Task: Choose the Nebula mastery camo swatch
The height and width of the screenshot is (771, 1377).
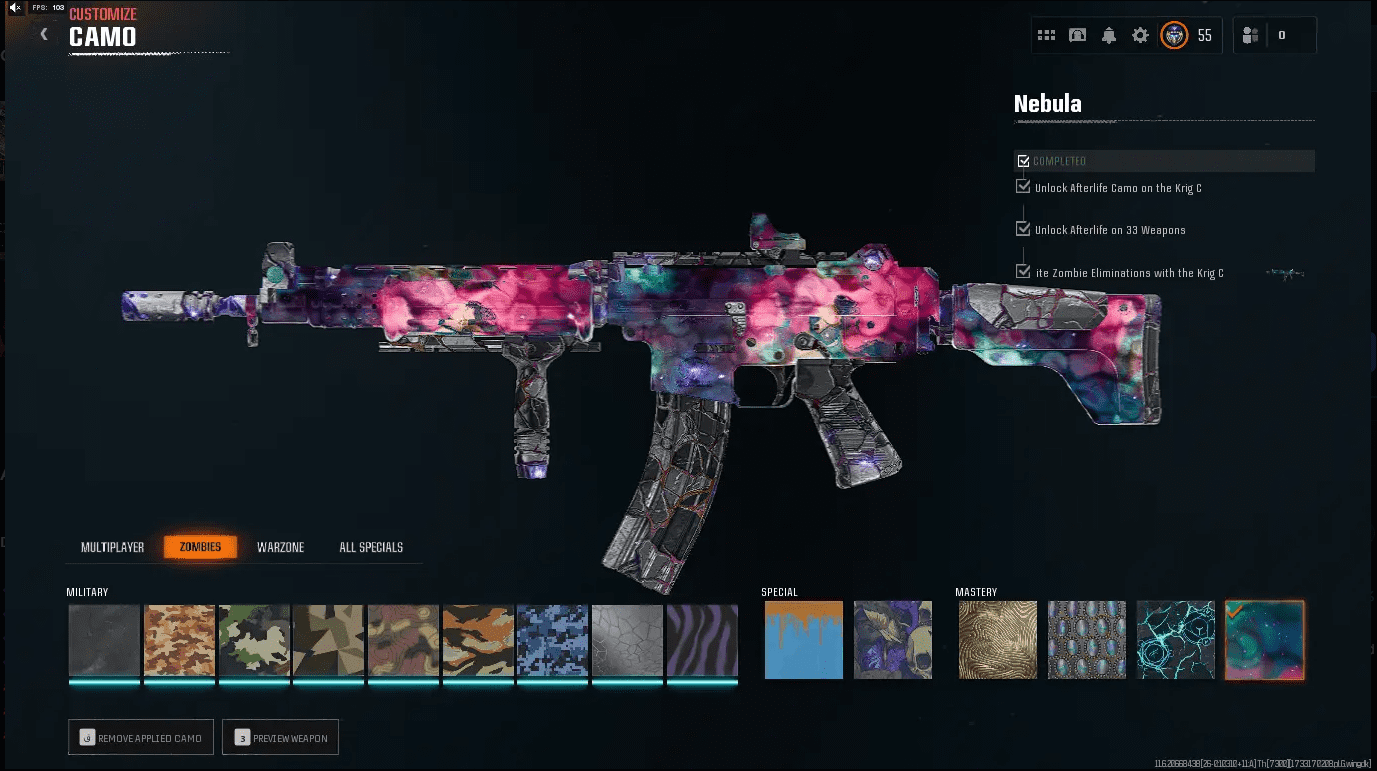Action: pos(1264,640)
